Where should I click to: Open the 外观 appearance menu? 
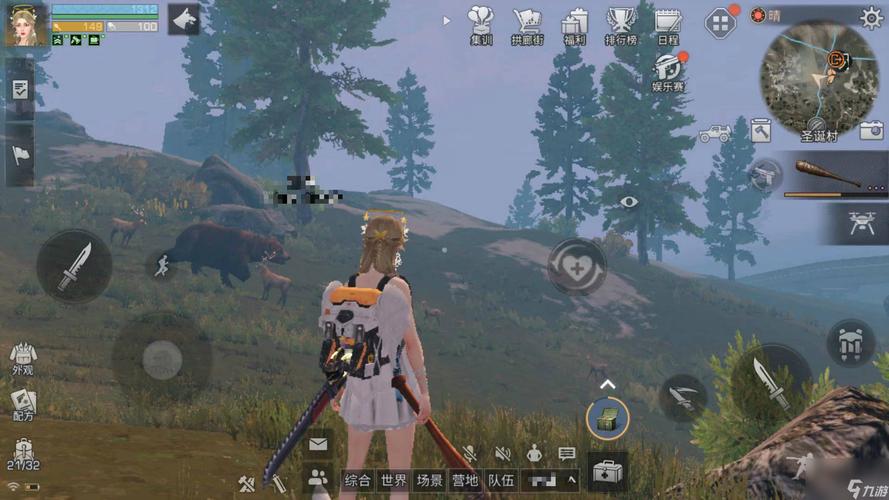tap(23, 360)
